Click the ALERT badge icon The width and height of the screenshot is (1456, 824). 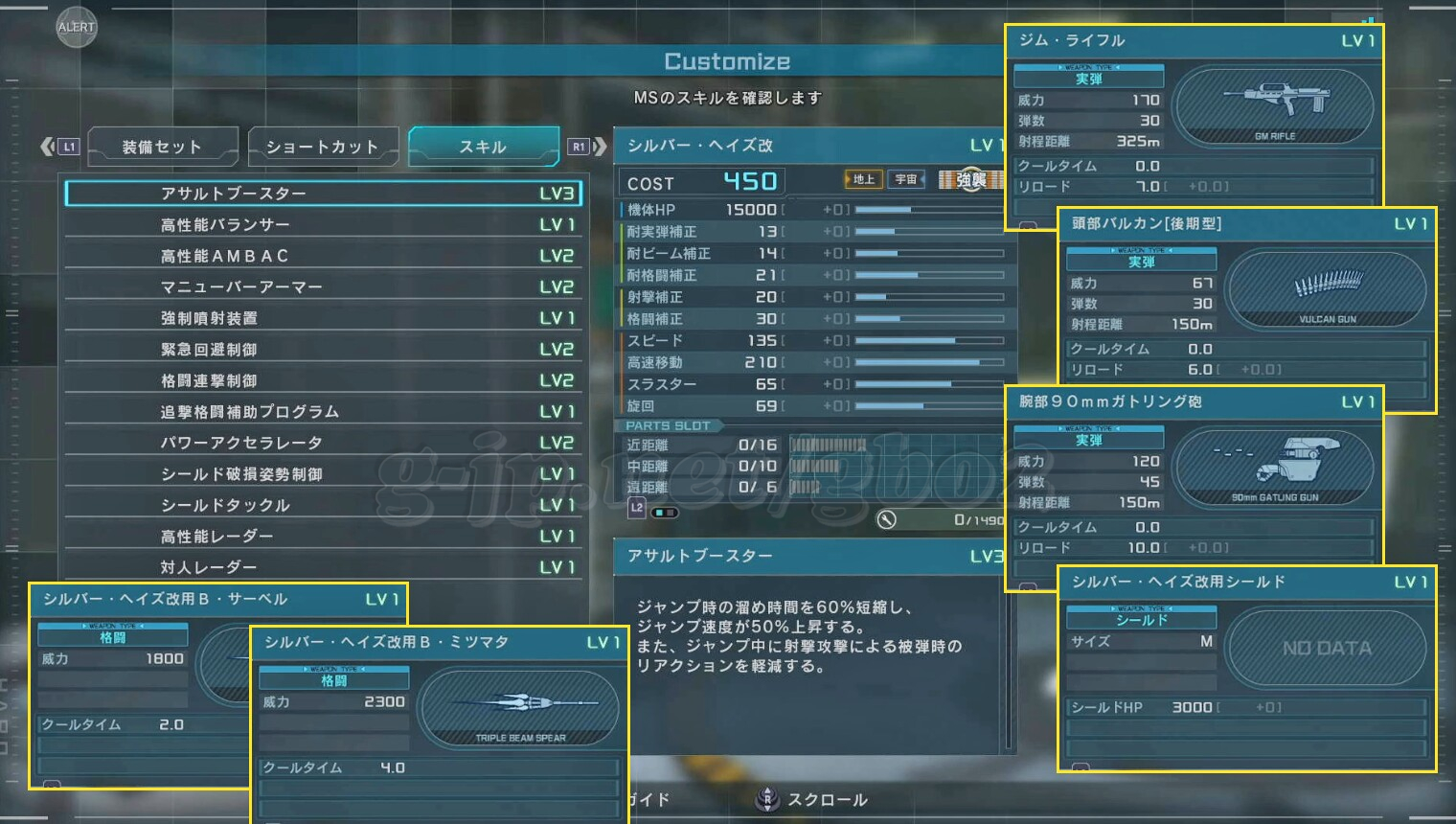(77, 27)
